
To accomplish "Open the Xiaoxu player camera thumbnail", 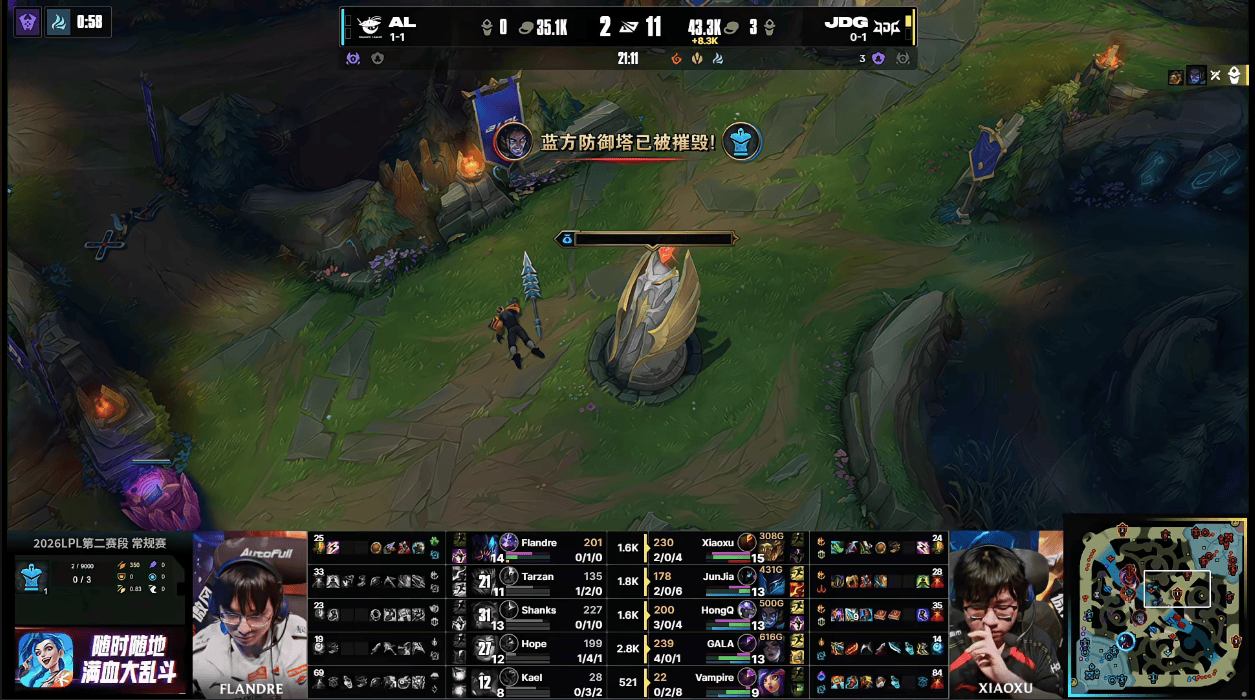I will [x=1004, y=612].
